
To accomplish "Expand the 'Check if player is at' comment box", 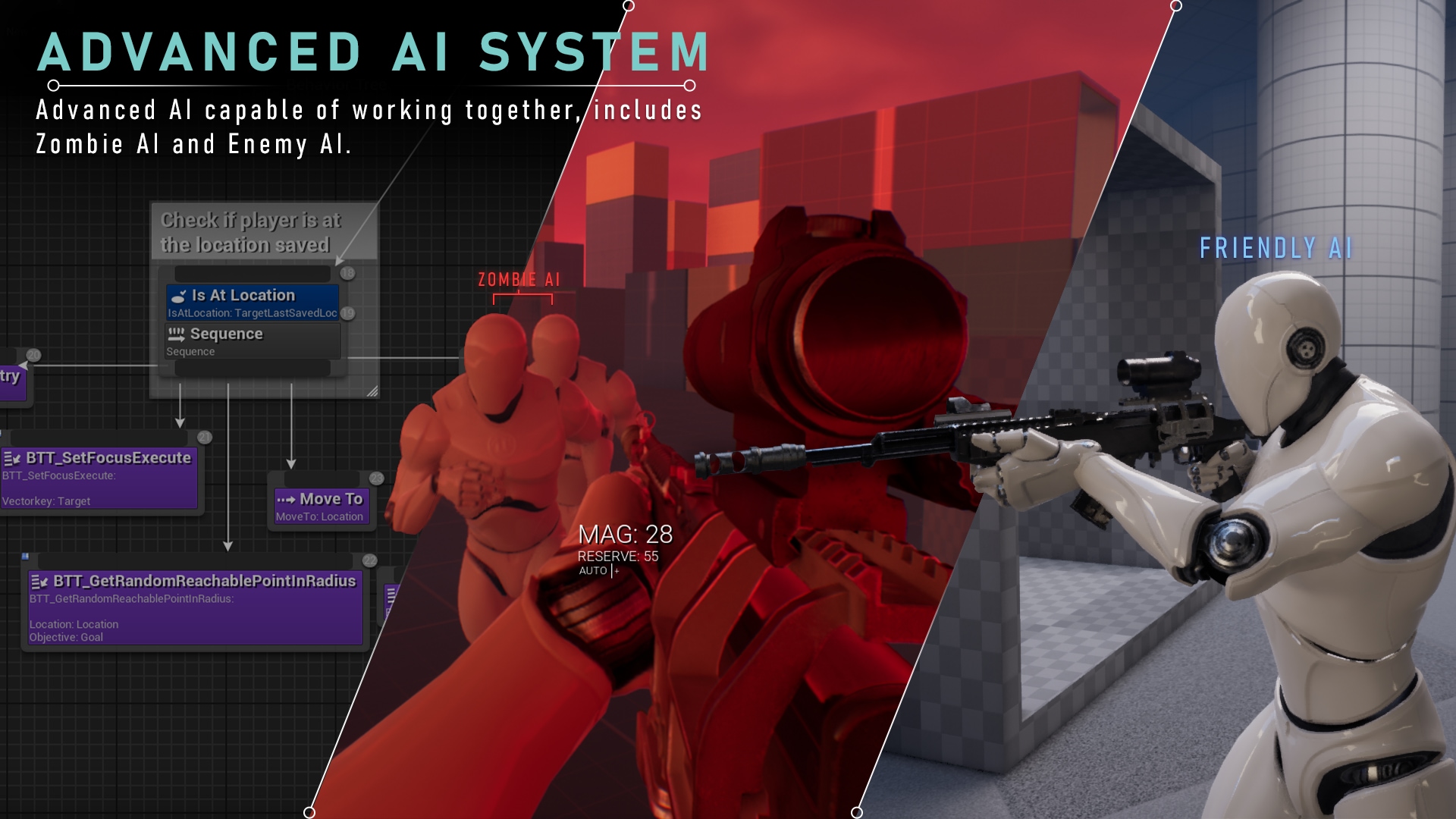I will [x=250, y=234].
